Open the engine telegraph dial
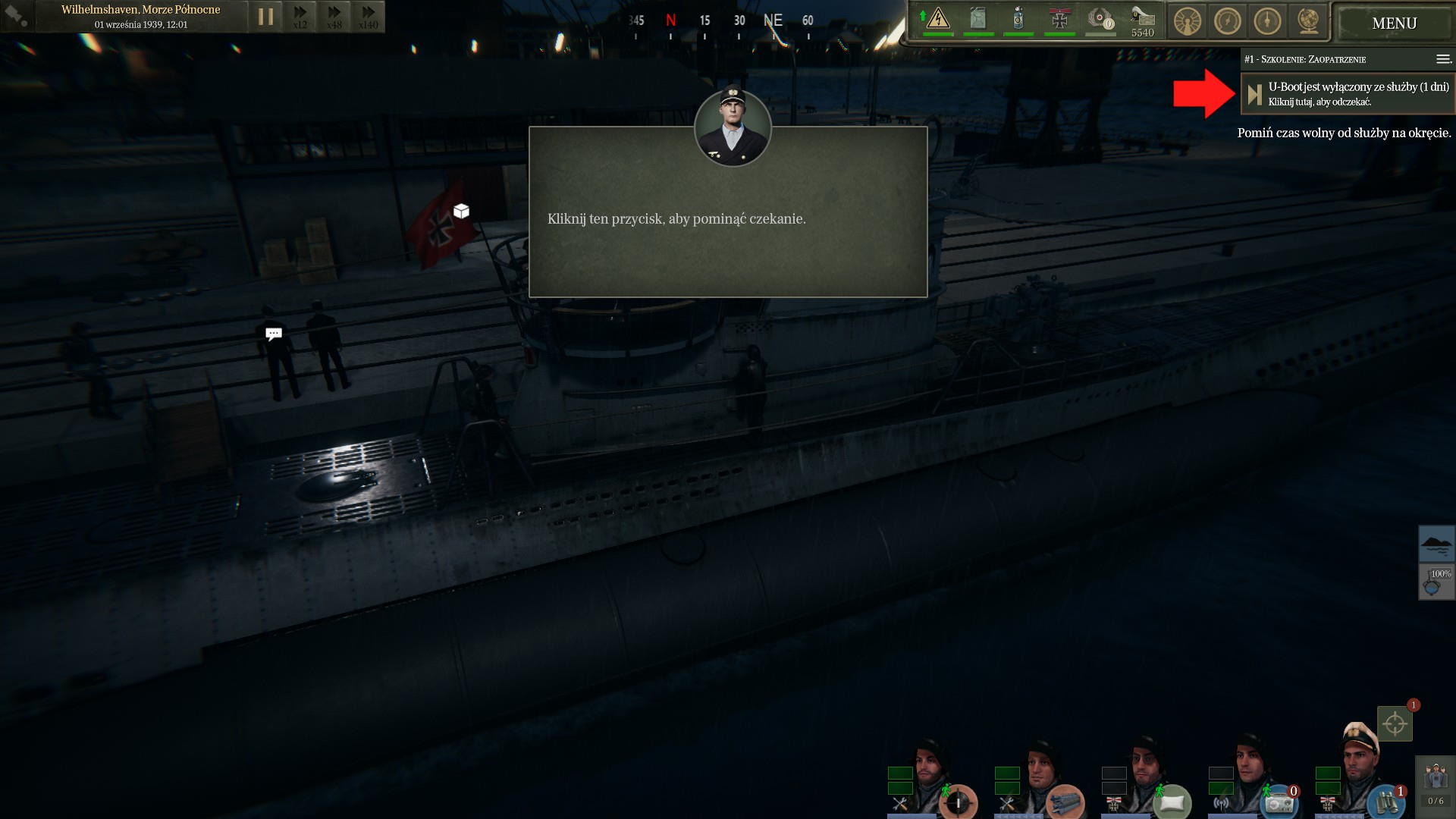 tap(1188, 21)
